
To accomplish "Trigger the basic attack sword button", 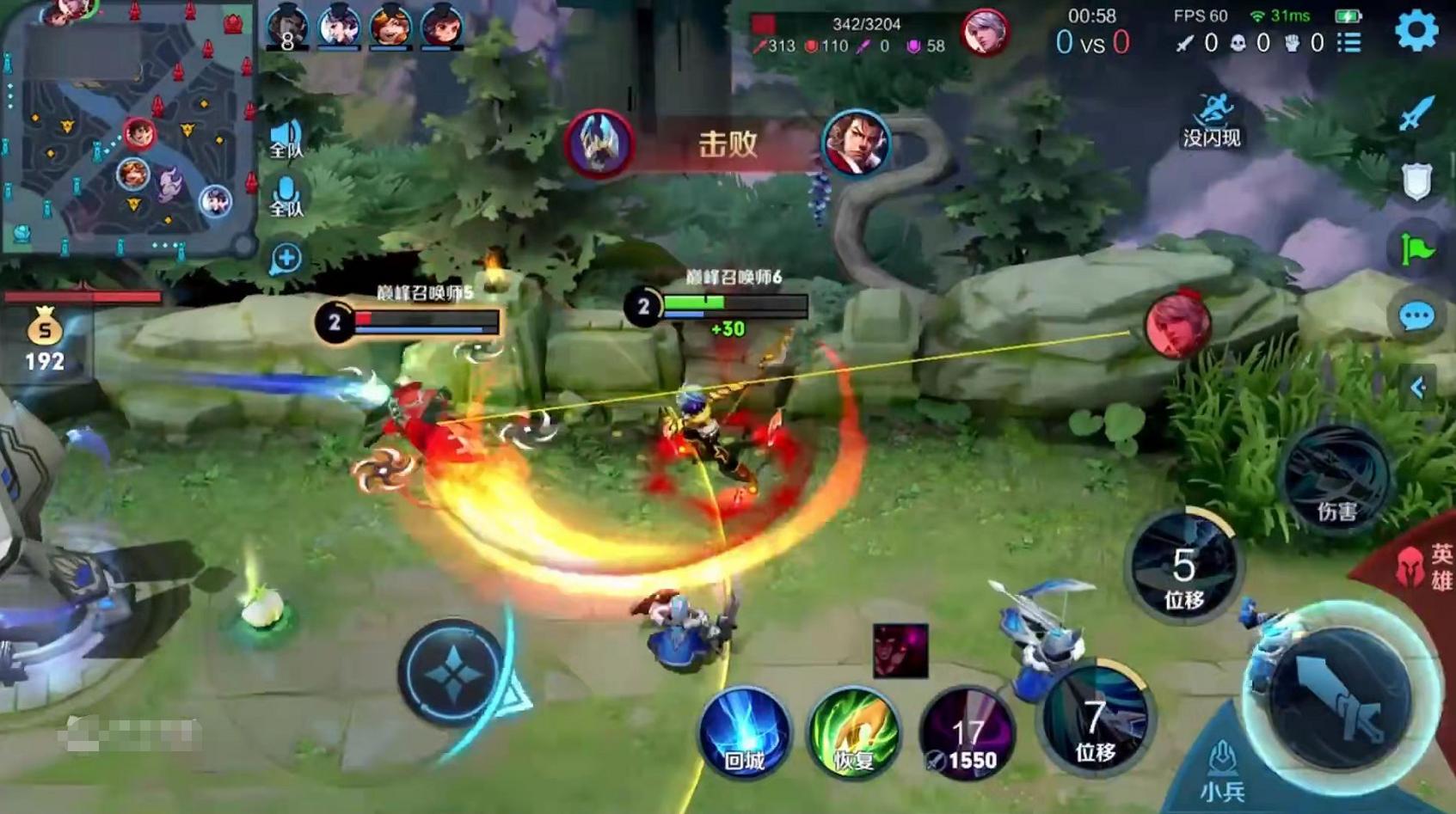I will click(1340, 696).
